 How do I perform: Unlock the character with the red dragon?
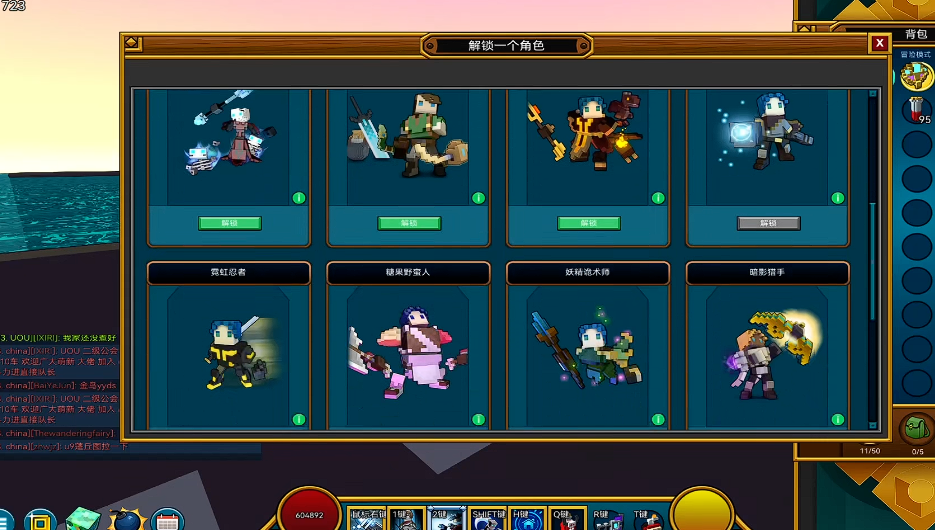[589, 223]
